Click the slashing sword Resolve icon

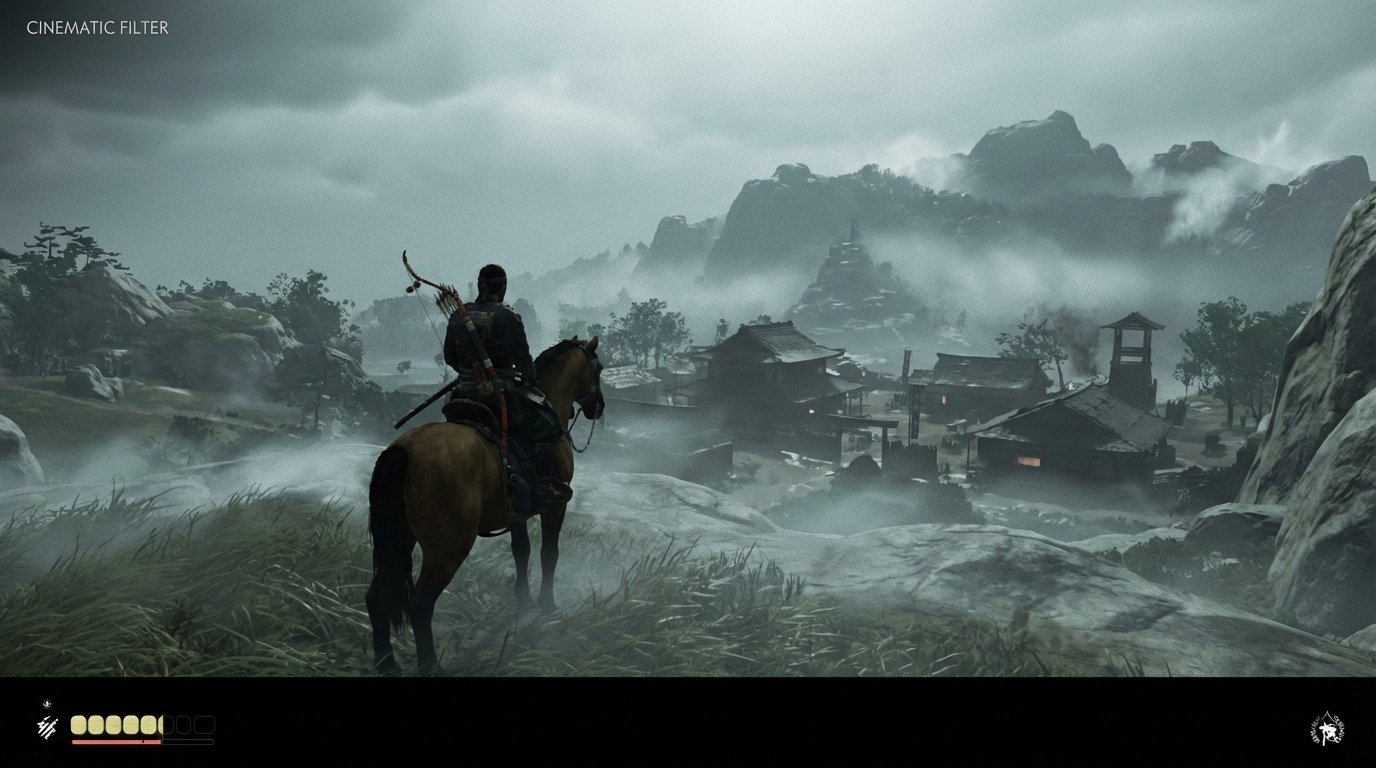pos(46,726)
